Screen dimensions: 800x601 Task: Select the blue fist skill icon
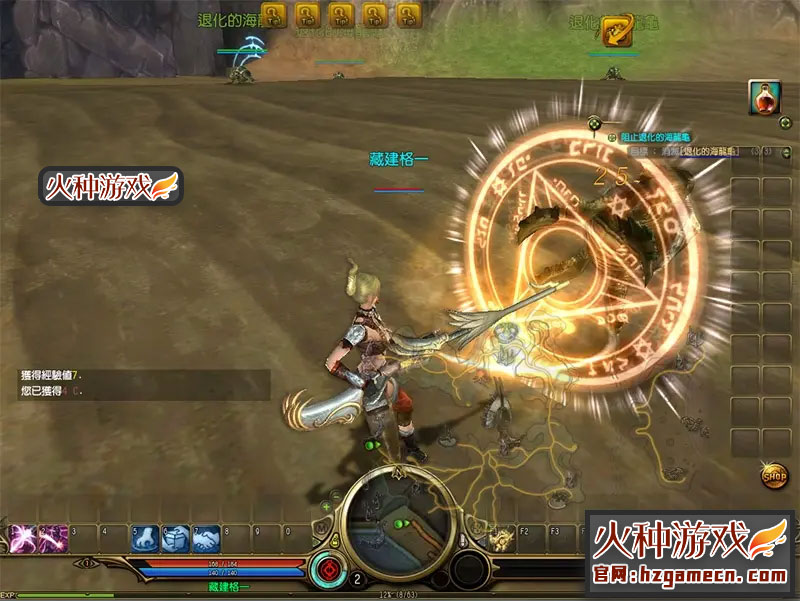pyautogui.click(x=145, y=539)
